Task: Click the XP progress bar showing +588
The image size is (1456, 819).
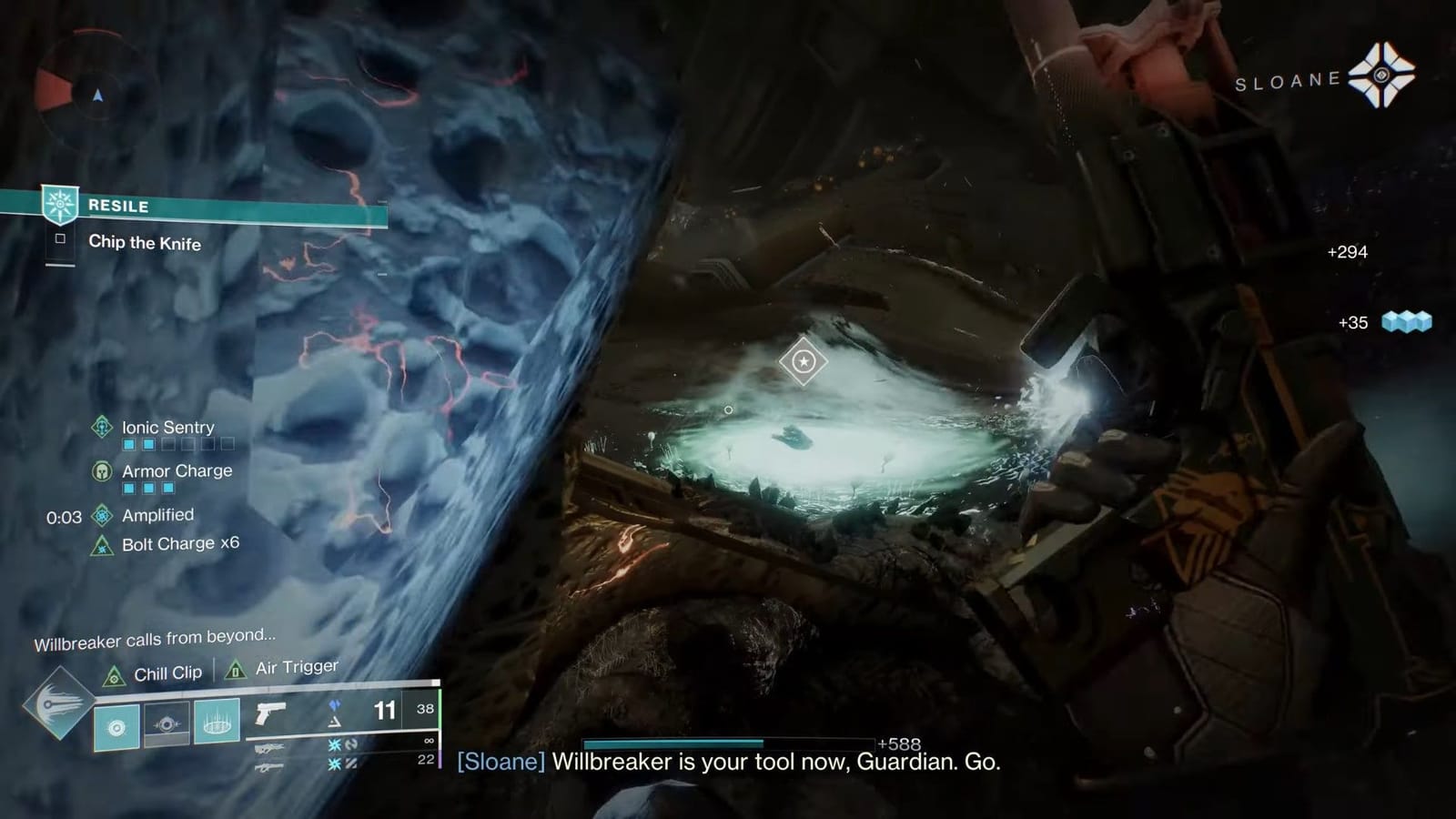Action: [x=728, y=744]
